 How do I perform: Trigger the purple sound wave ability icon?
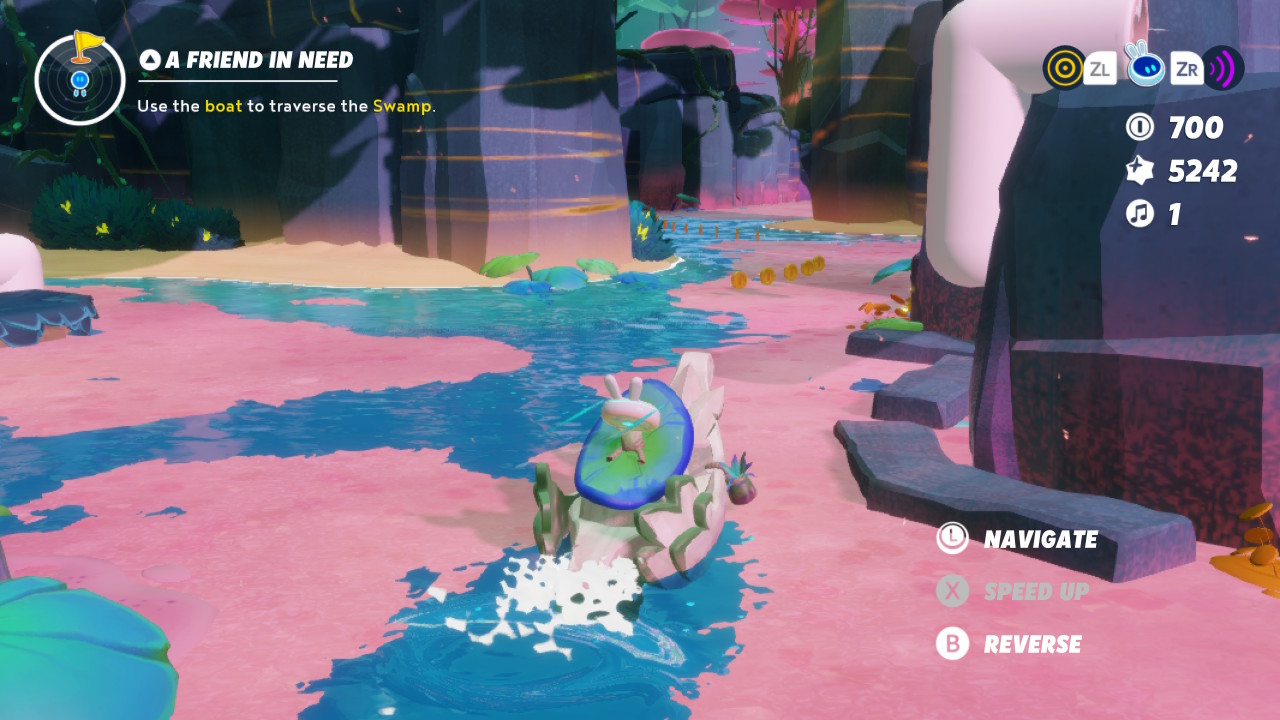pyautogui.click(x=1223, y=68)
